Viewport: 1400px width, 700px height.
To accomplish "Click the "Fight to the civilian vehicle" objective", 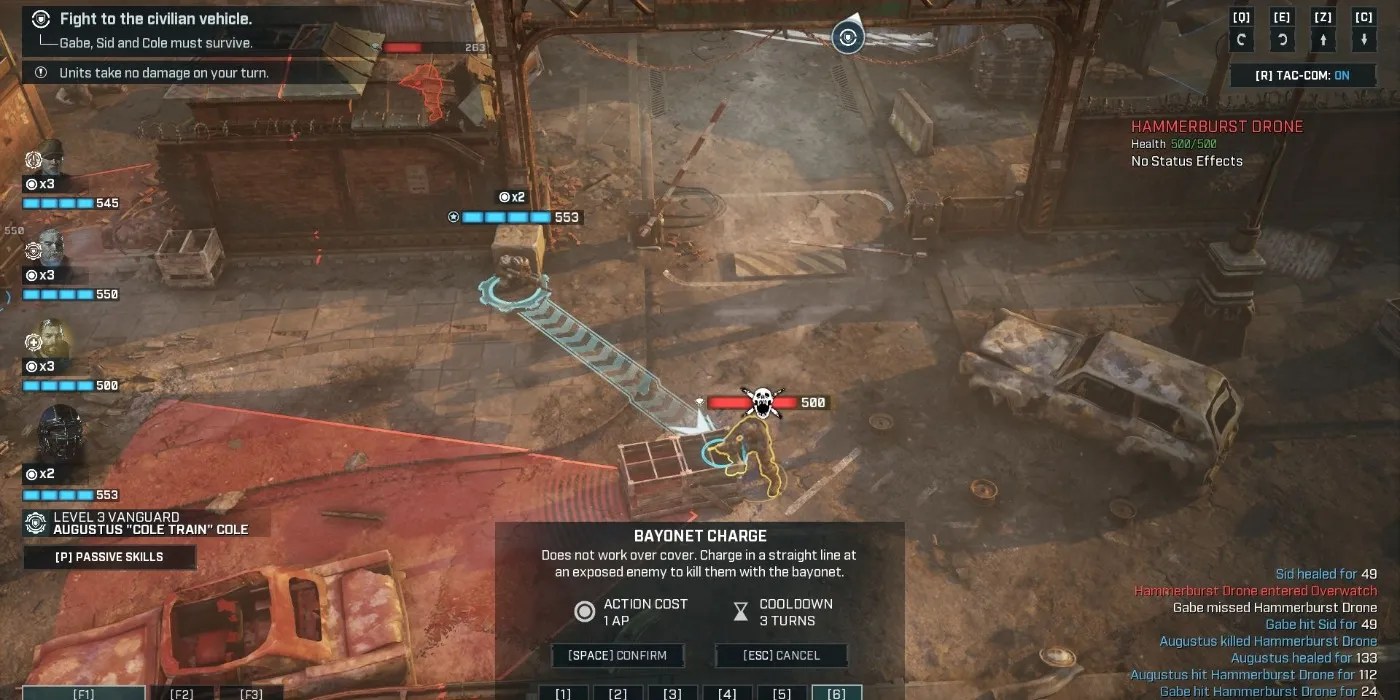I will [x=155, y=19].
